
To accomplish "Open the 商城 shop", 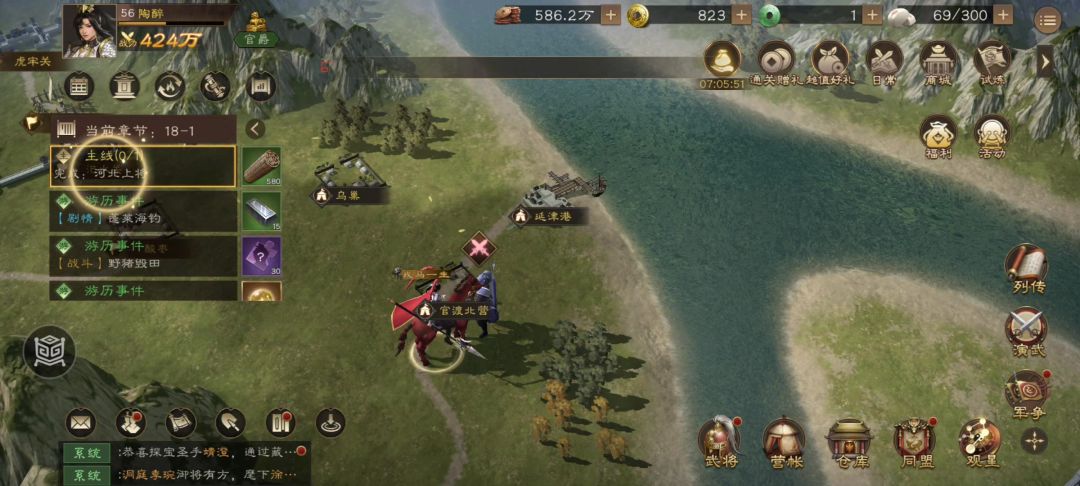I will 939,63.
